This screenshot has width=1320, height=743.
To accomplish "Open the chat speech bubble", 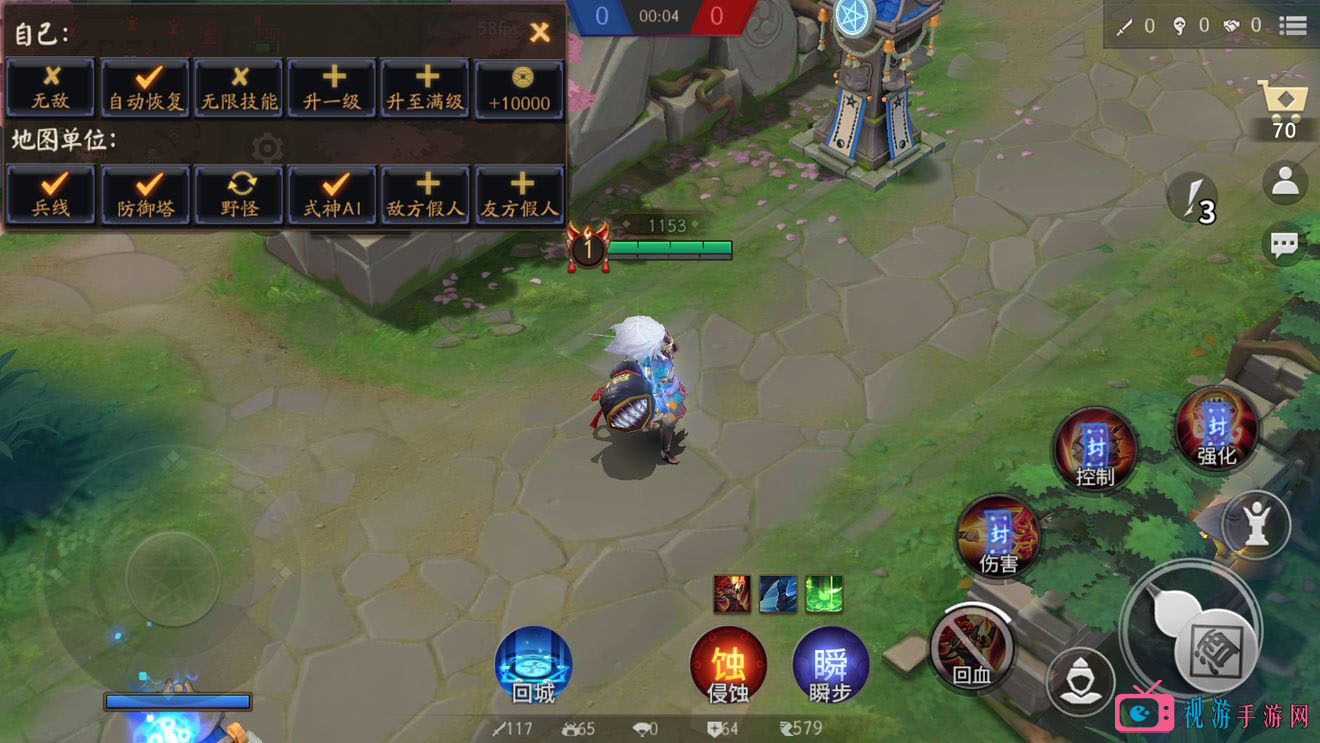I will click(x=1285, y=243).
